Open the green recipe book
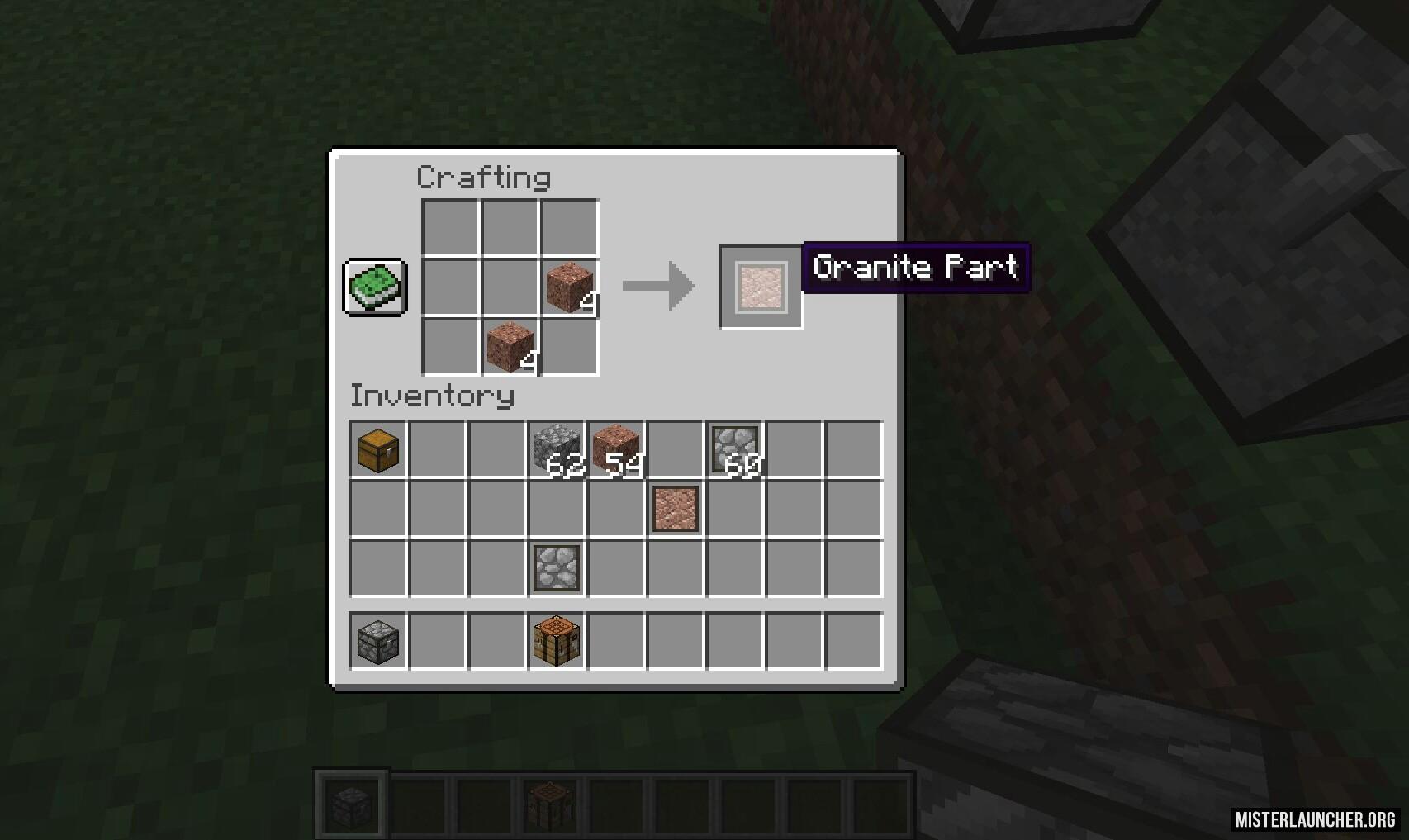 (x=375, y=287)
